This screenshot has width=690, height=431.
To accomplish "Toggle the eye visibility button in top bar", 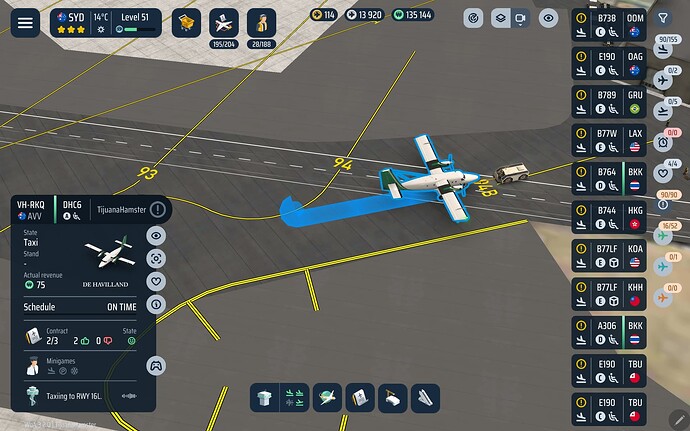I will pos(548,18).
